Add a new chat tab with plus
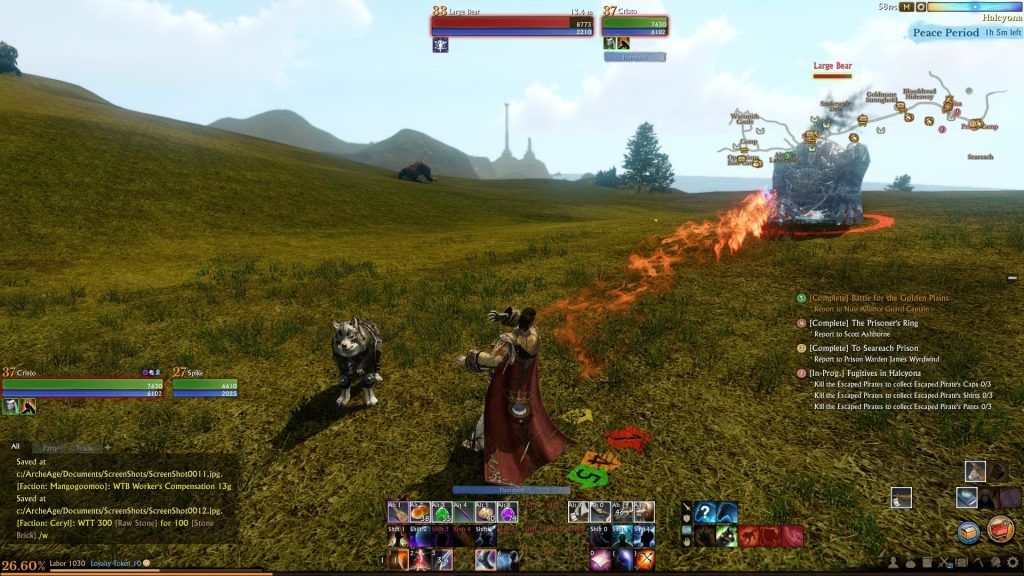1024x576 pixels. 108,447
